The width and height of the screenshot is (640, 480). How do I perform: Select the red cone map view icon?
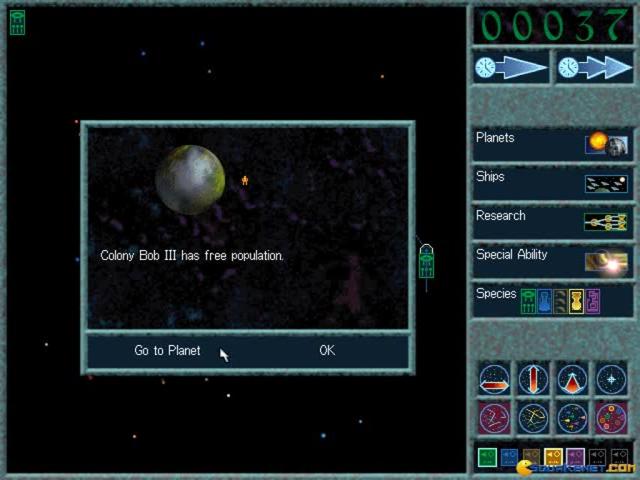pyautogui.click(x=572, y=379)
